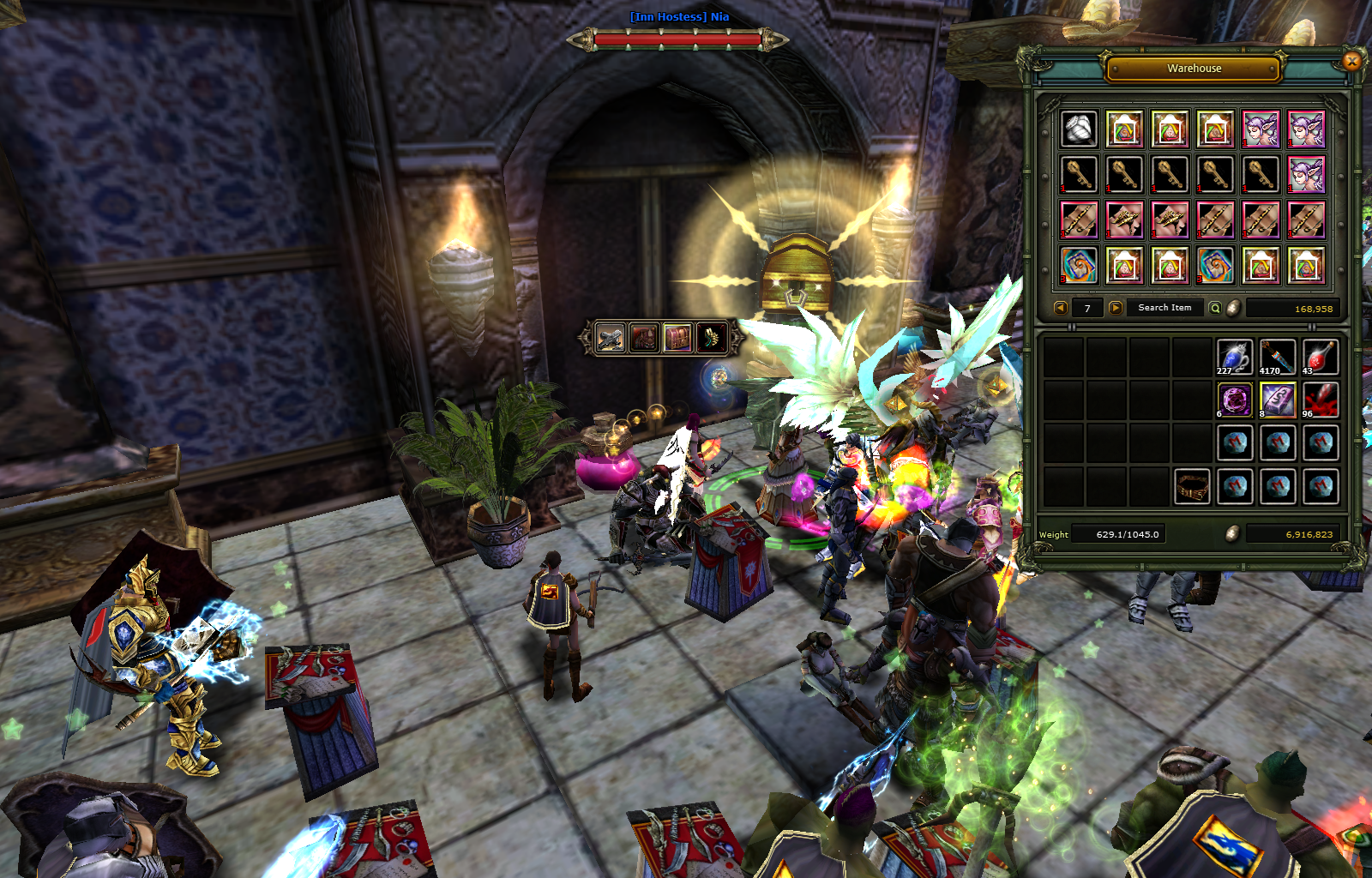Select the purple gem stack of 6
Viewport: 1372px width, 878px height.
point(1235,400)
